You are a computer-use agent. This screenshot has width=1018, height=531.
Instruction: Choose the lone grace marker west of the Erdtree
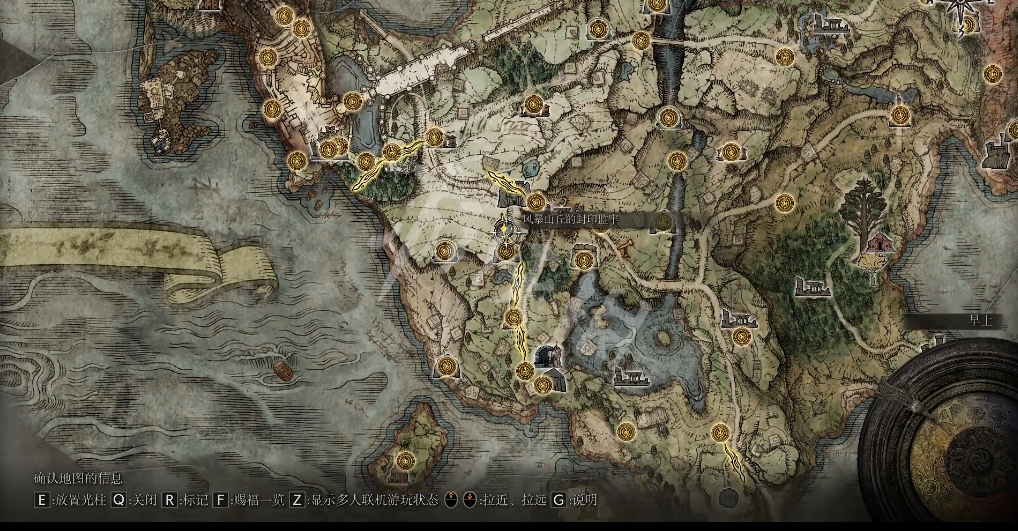(784, 203)
